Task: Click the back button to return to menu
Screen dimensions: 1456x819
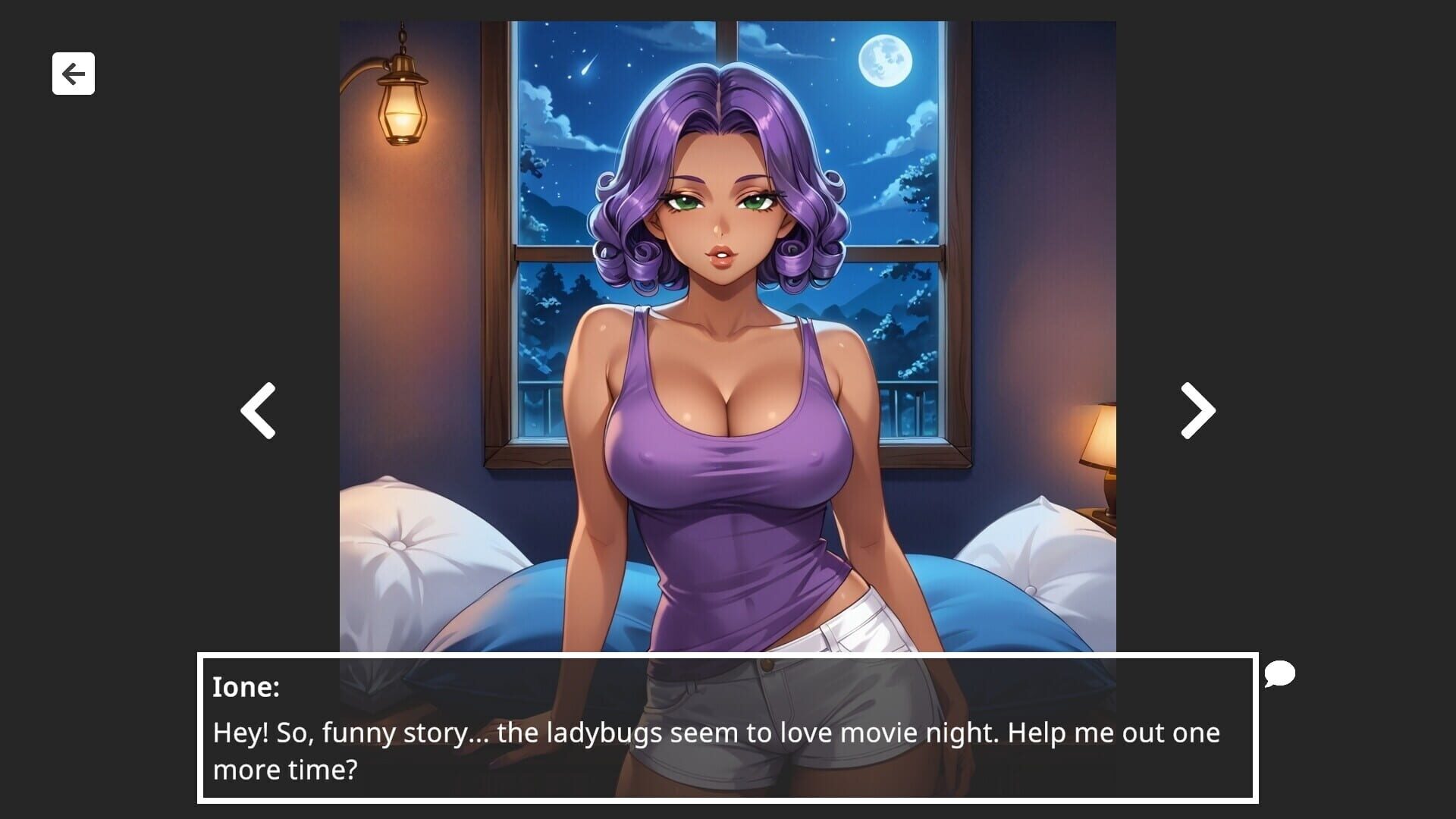Action: pos(73,73)
